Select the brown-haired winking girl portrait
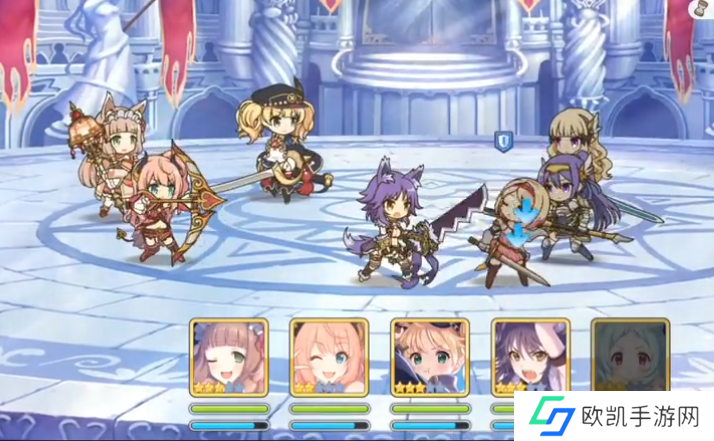The height and width of the screenshot is (441, 714). 229,356
